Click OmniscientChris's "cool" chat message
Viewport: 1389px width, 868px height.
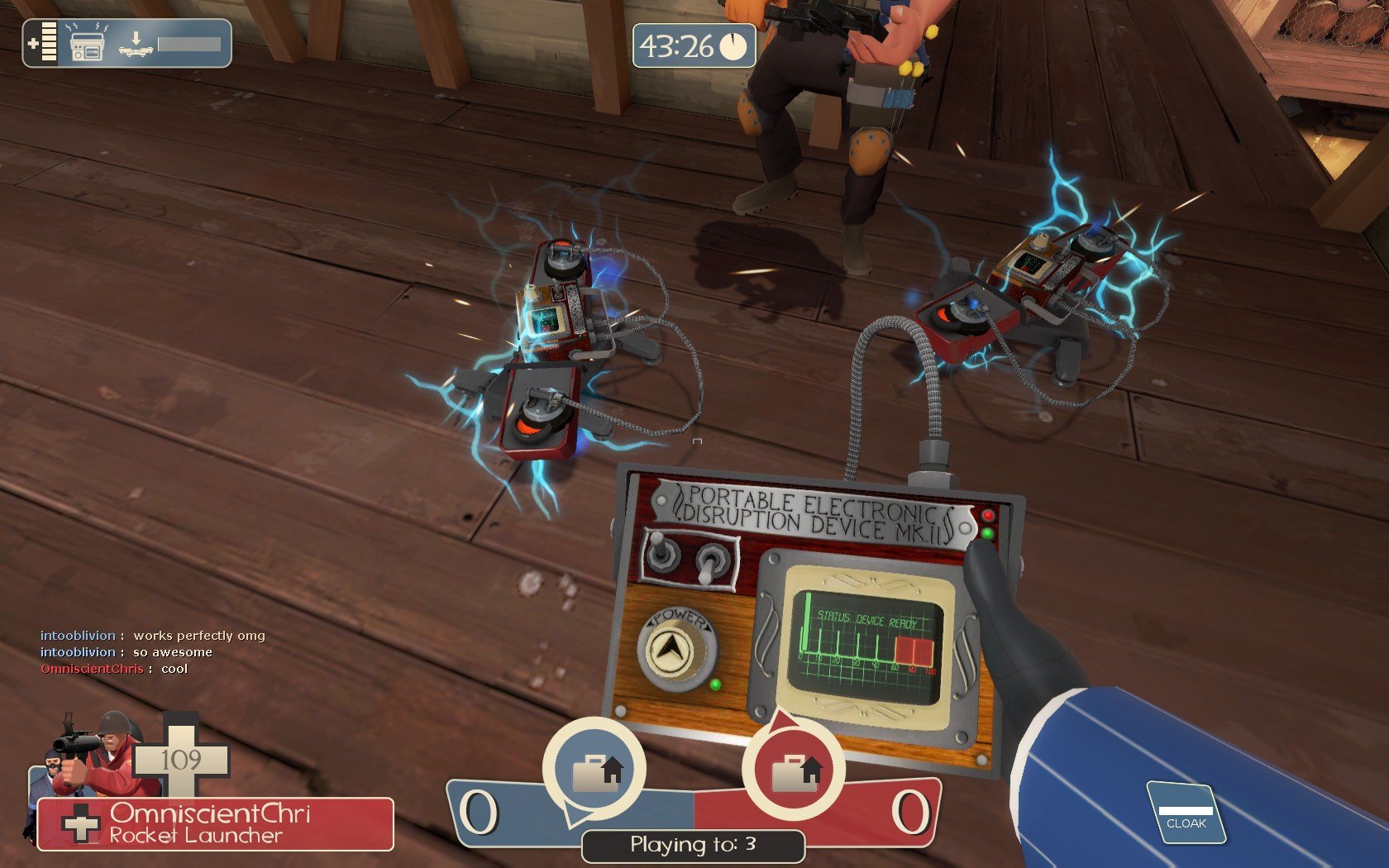pyautogui.click(x=114, y=669)
